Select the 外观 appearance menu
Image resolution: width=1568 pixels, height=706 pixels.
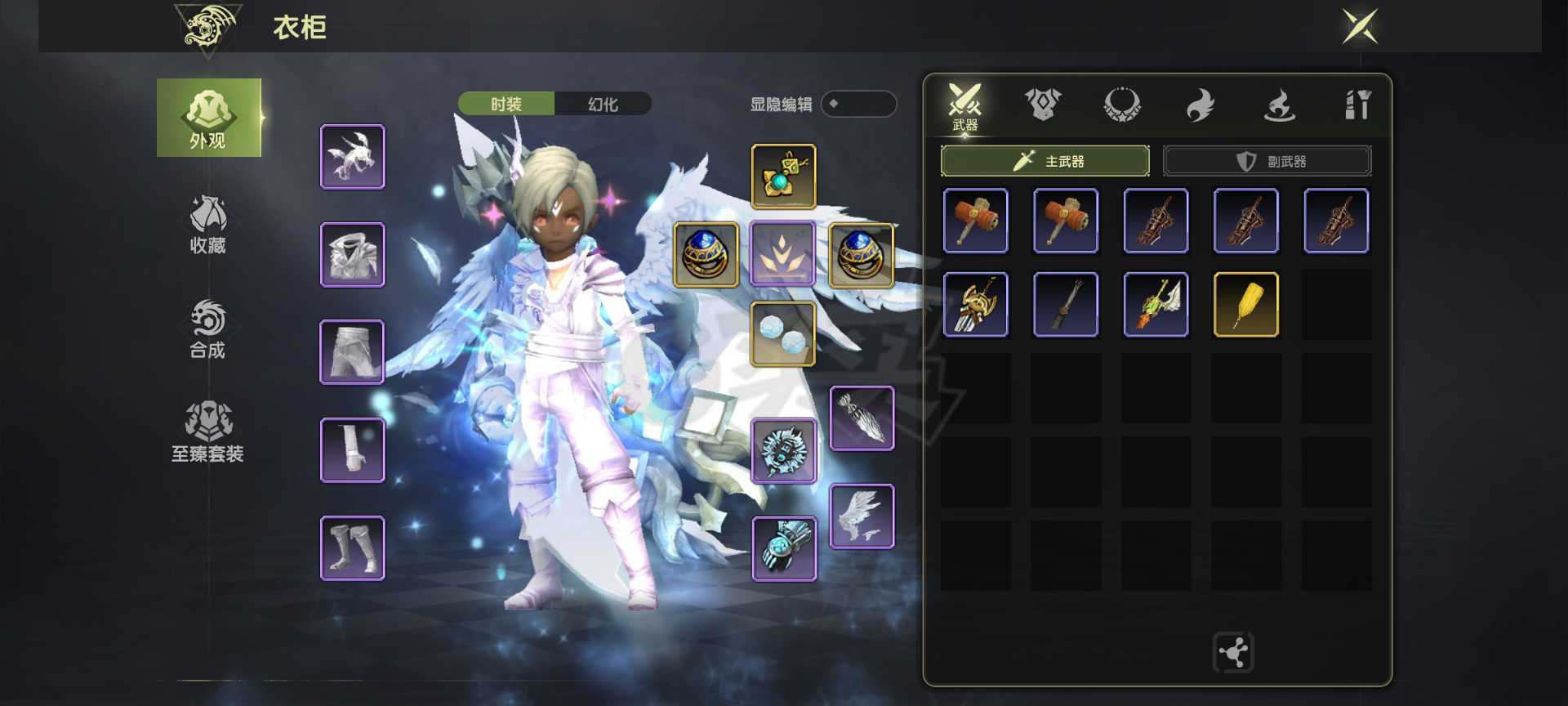click(208, 118)
